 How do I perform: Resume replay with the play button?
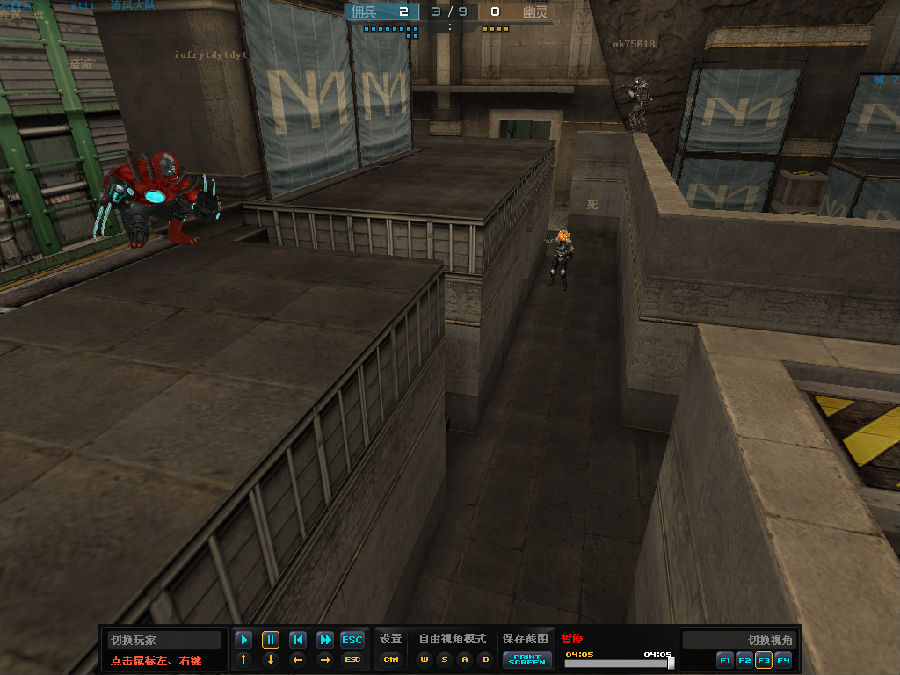pos(243,639)
